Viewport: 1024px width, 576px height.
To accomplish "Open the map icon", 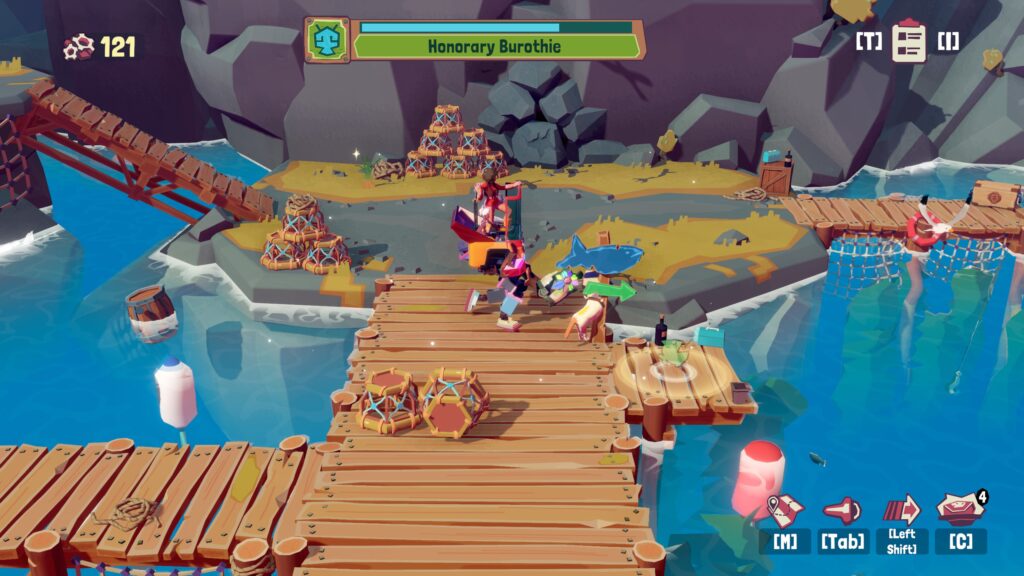I will pos(784,509).
